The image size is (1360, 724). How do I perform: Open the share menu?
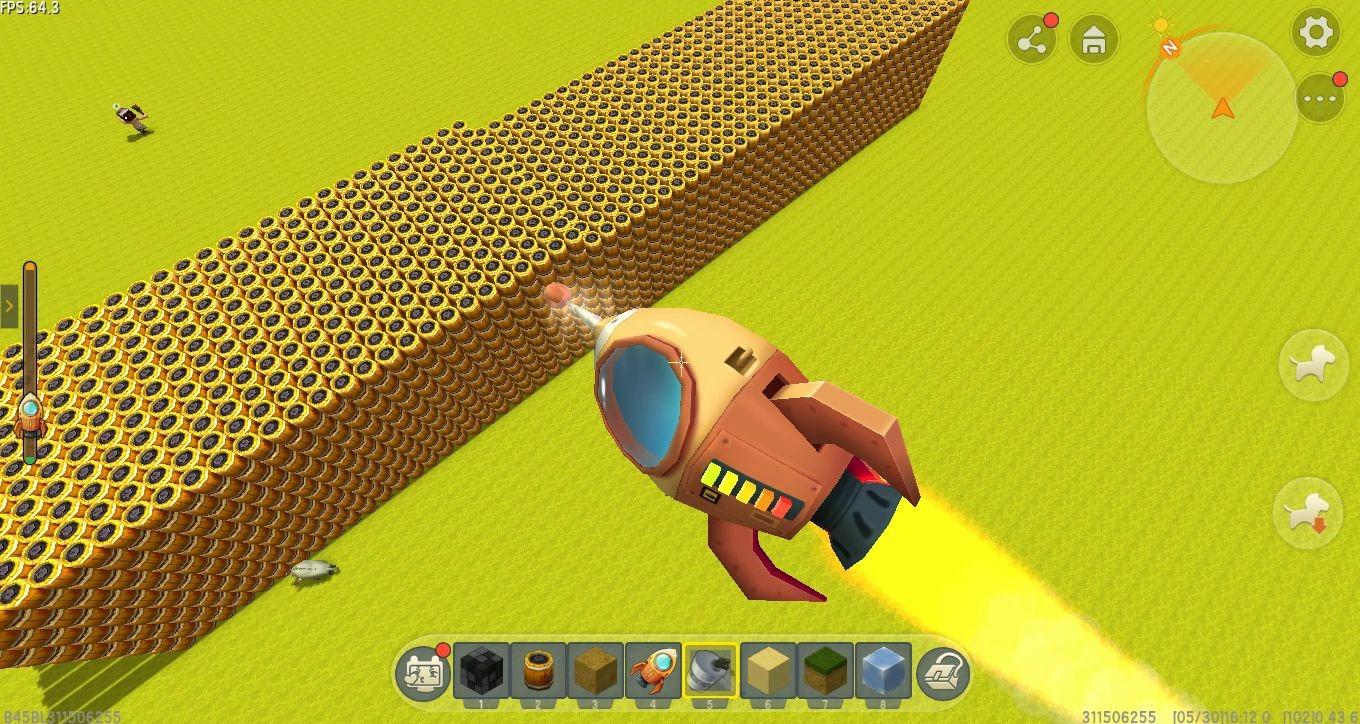pos(1032,40)
